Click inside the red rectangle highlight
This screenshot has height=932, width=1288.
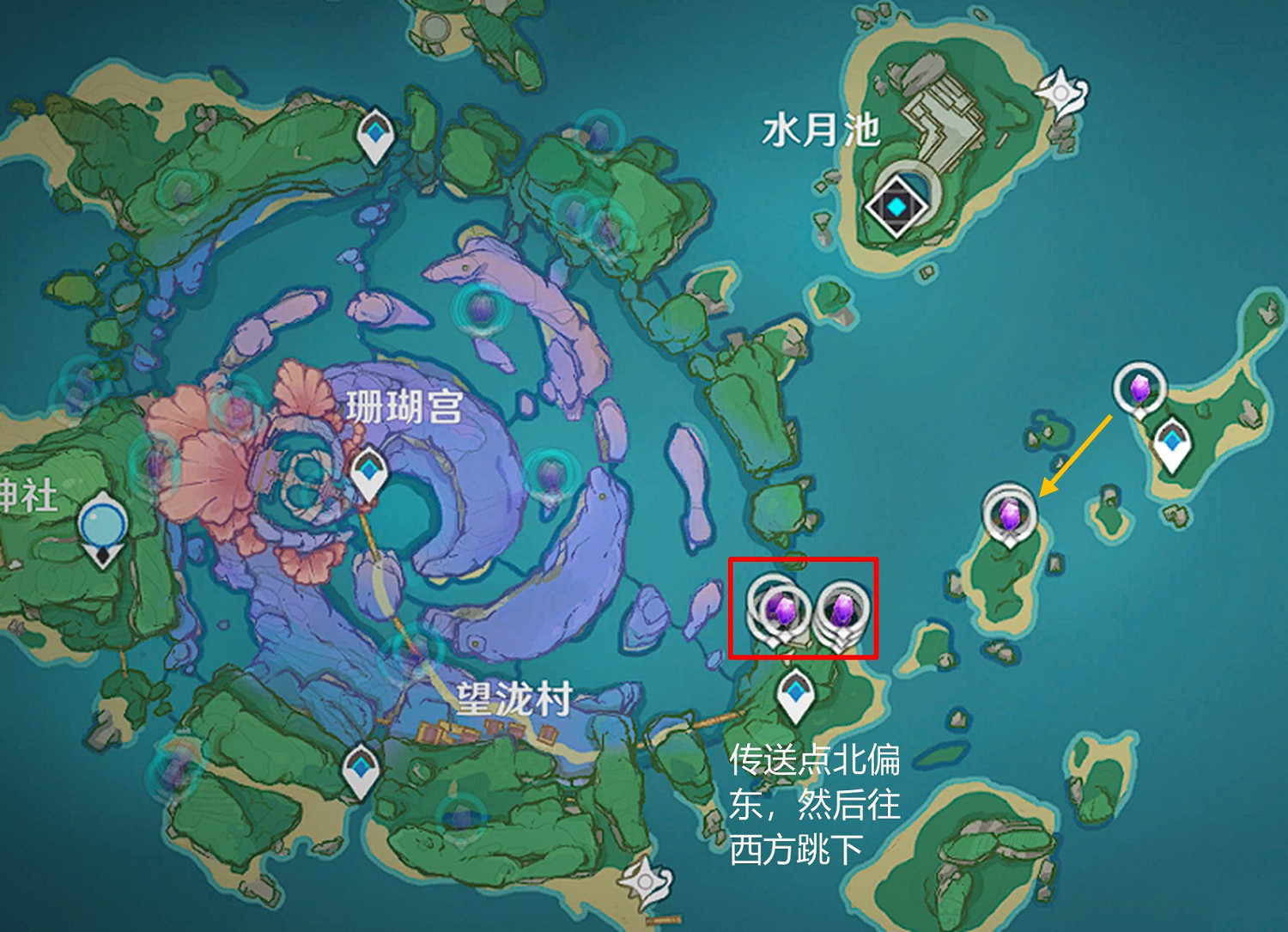(807, 606)
